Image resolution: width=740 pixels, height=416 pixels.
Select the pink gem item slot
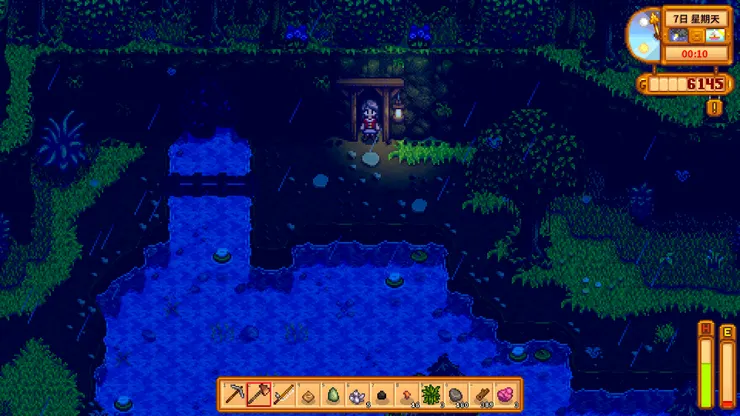click(505, 394)
